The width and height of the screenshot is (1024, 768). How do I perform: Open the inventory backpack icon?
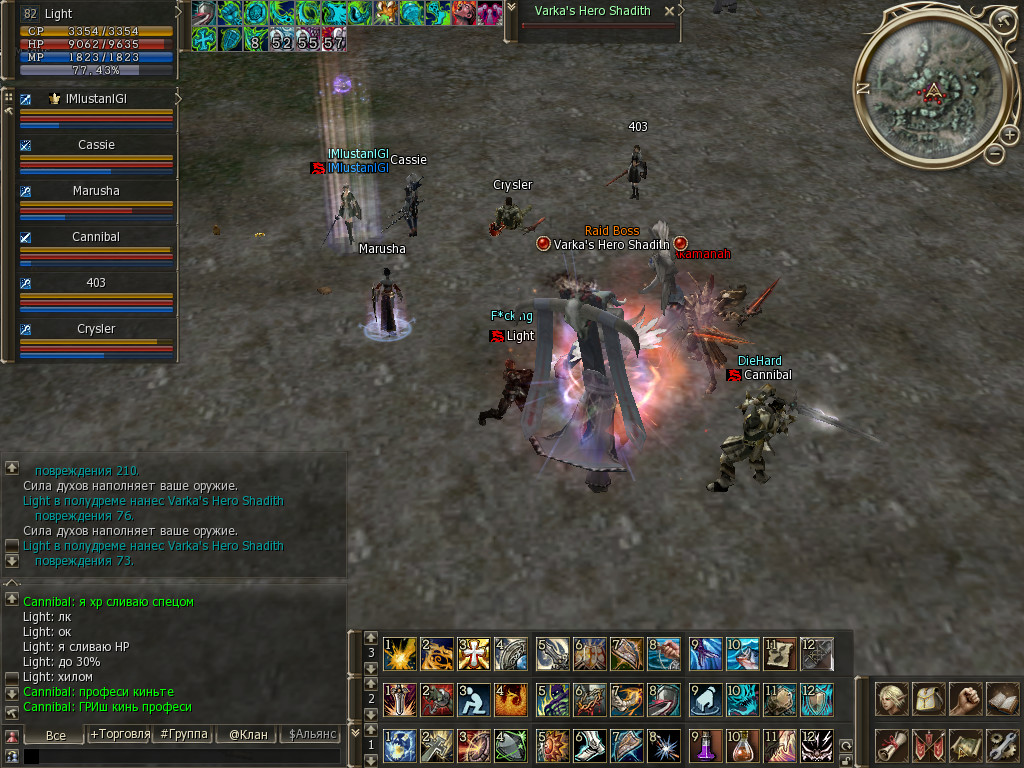click(929, 699)
